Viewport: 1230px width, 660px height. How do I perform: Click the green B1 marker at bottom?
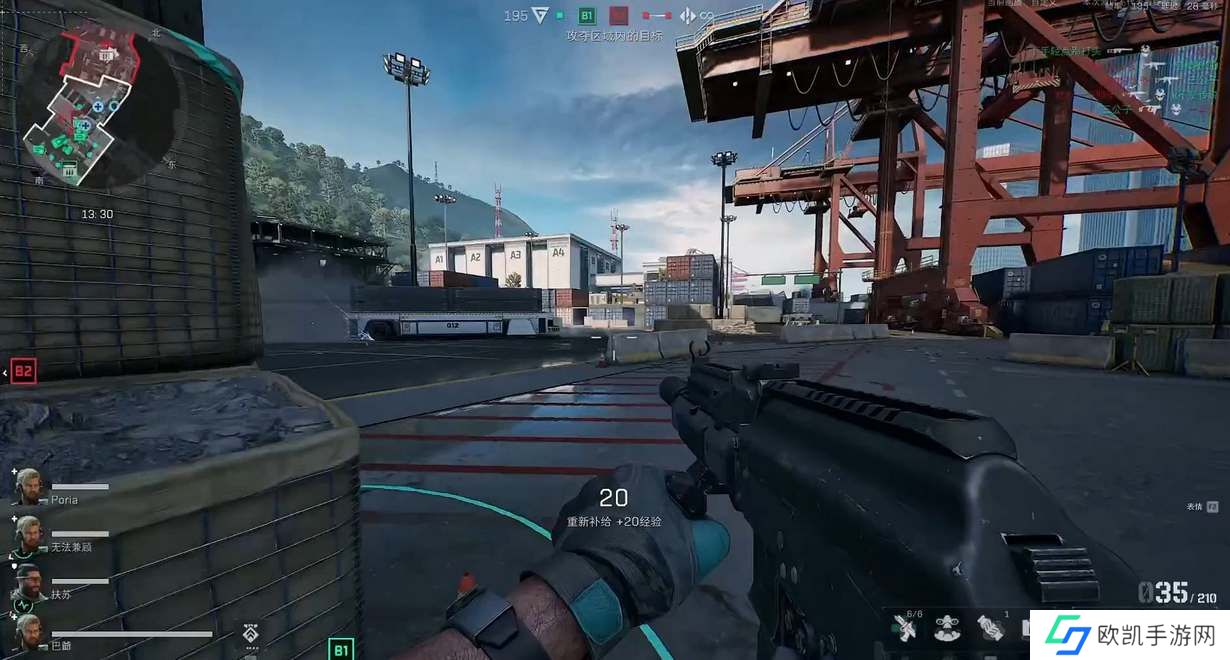click(x=341, y=649)
